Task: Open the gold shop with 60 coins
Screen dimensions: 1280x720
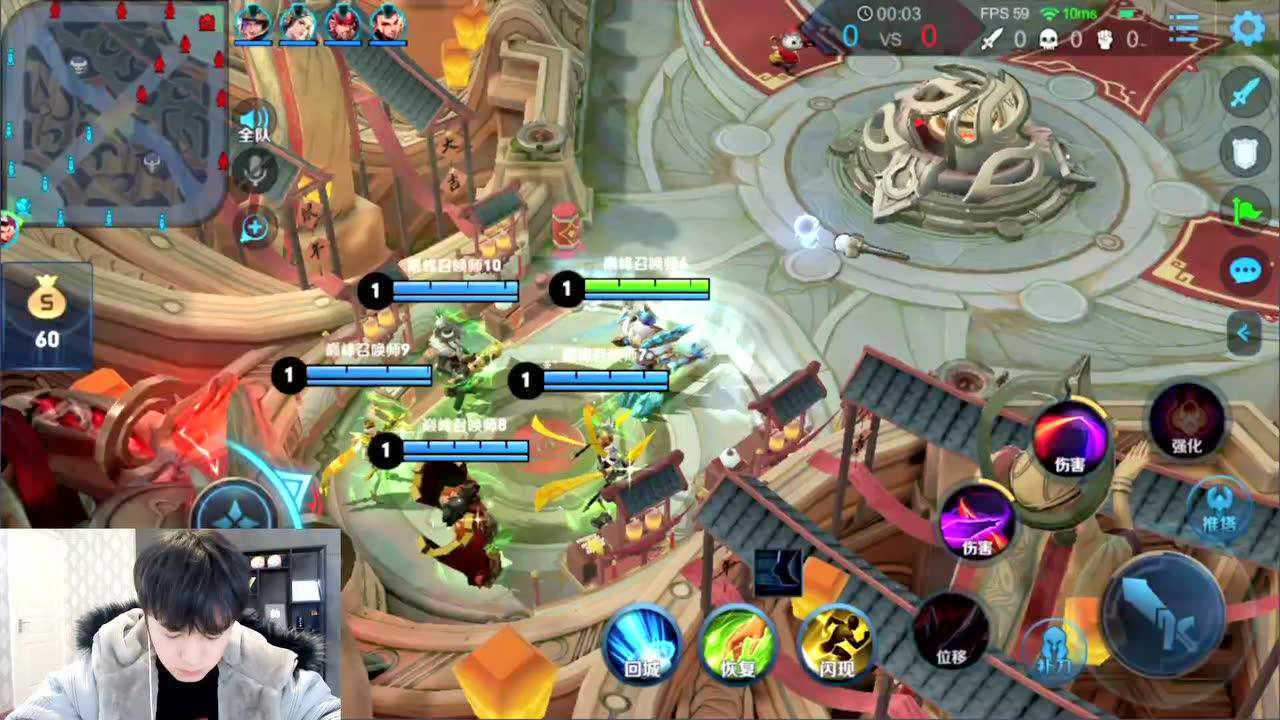Action: tap(47, 314)
